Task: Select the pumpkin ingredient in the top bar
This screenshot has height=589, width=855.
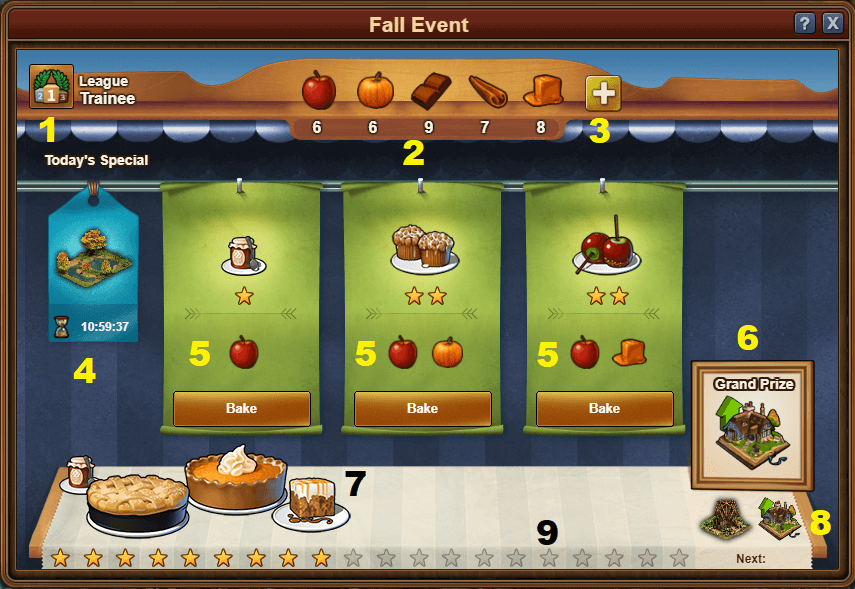Action: point(375,91)
